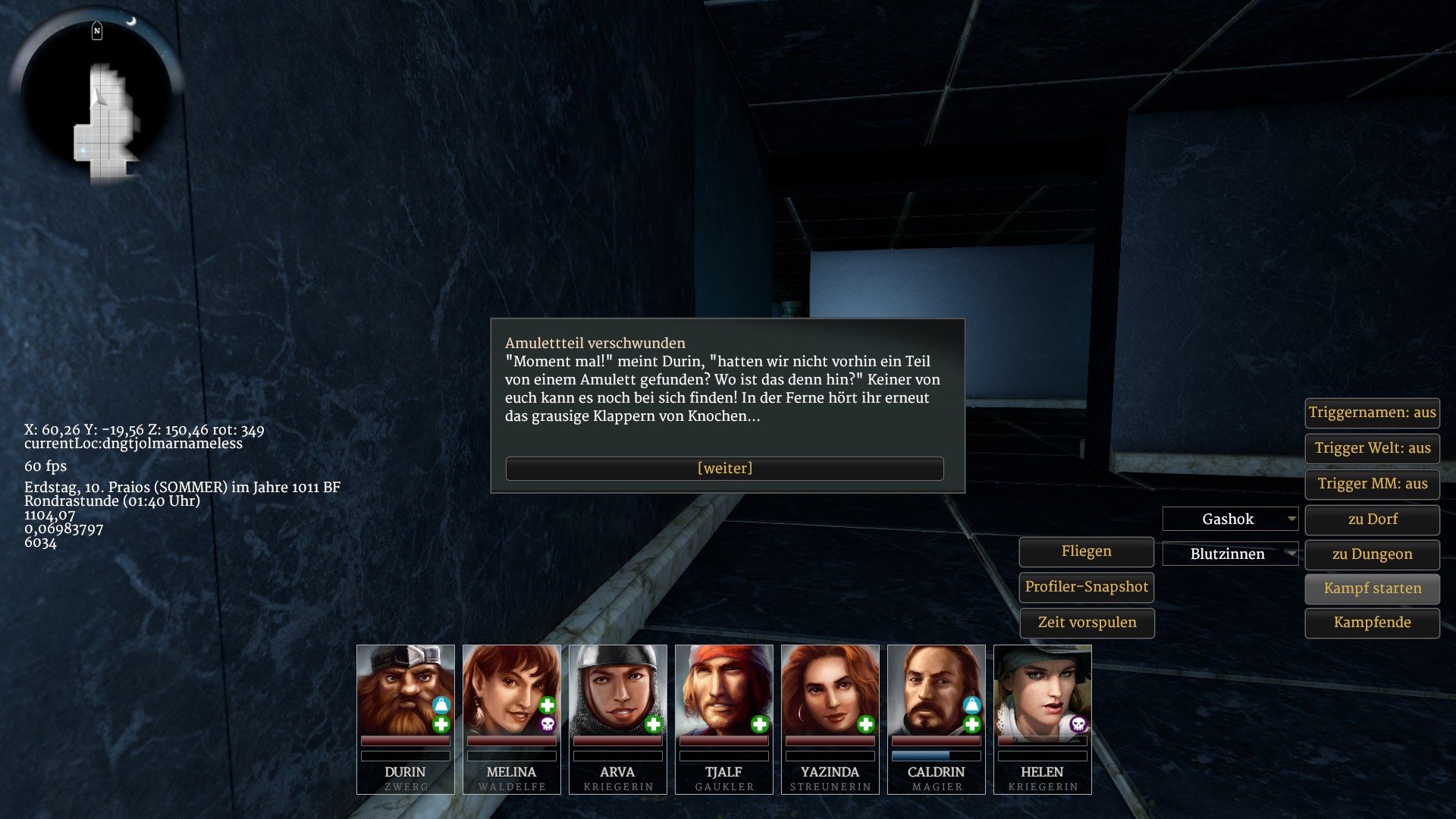Select Melina the Waldelfe portrait
The height and width of the screenshot is (819, 1456).
[x=511, y=690]
